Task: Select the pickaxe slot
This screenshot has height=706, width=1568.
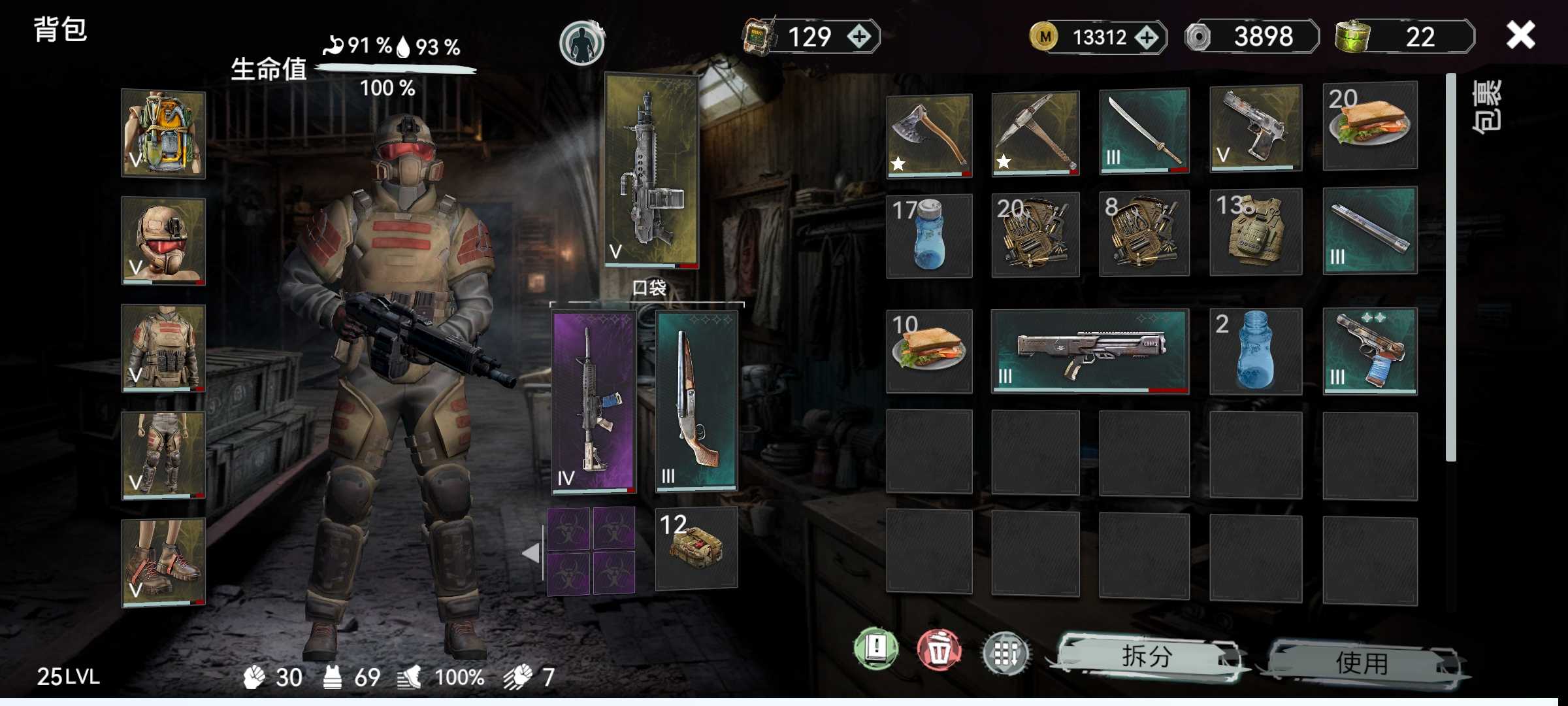Action: pyautogui.click(x=1035, y=134)
